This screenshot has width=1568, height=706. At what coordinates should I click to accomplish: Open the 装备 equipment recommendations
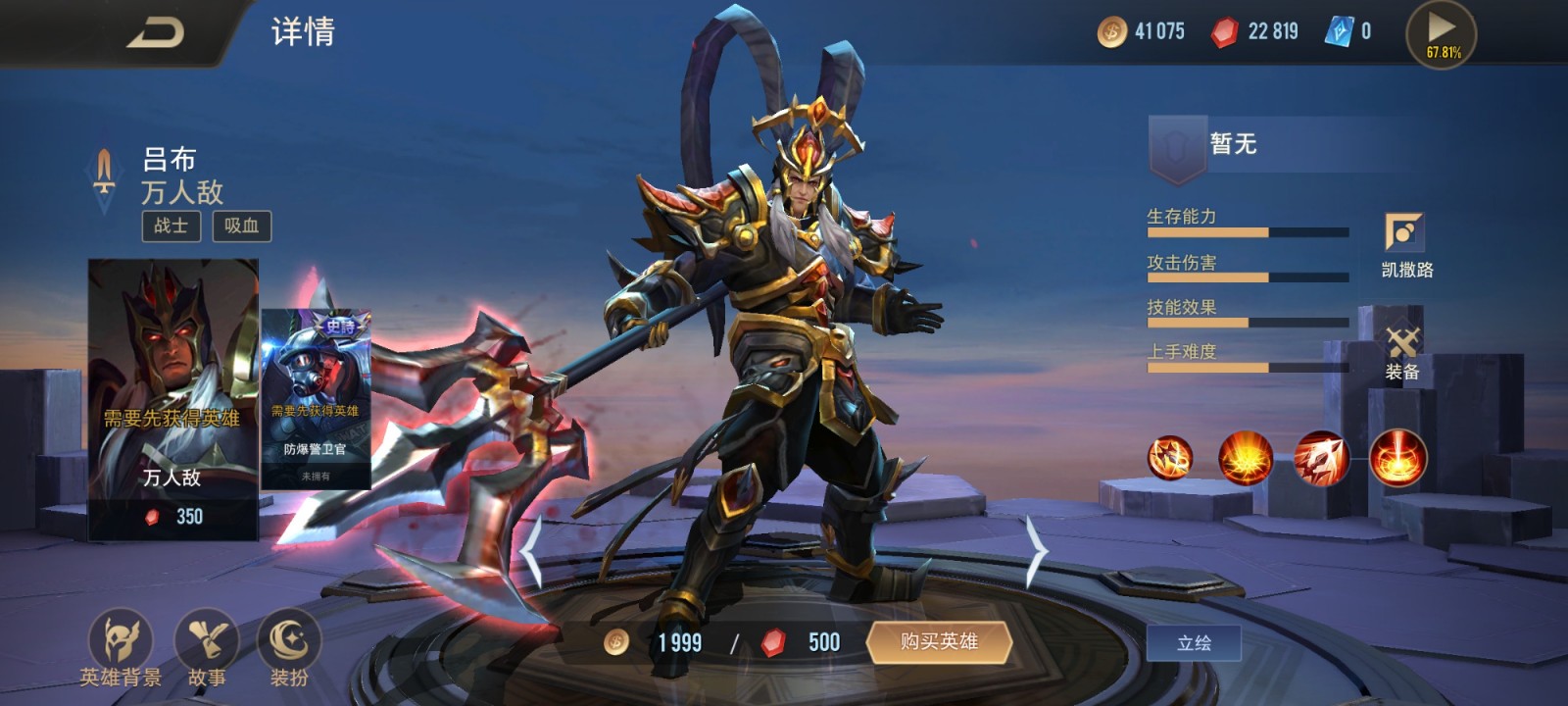click(x=1402, y=351)
